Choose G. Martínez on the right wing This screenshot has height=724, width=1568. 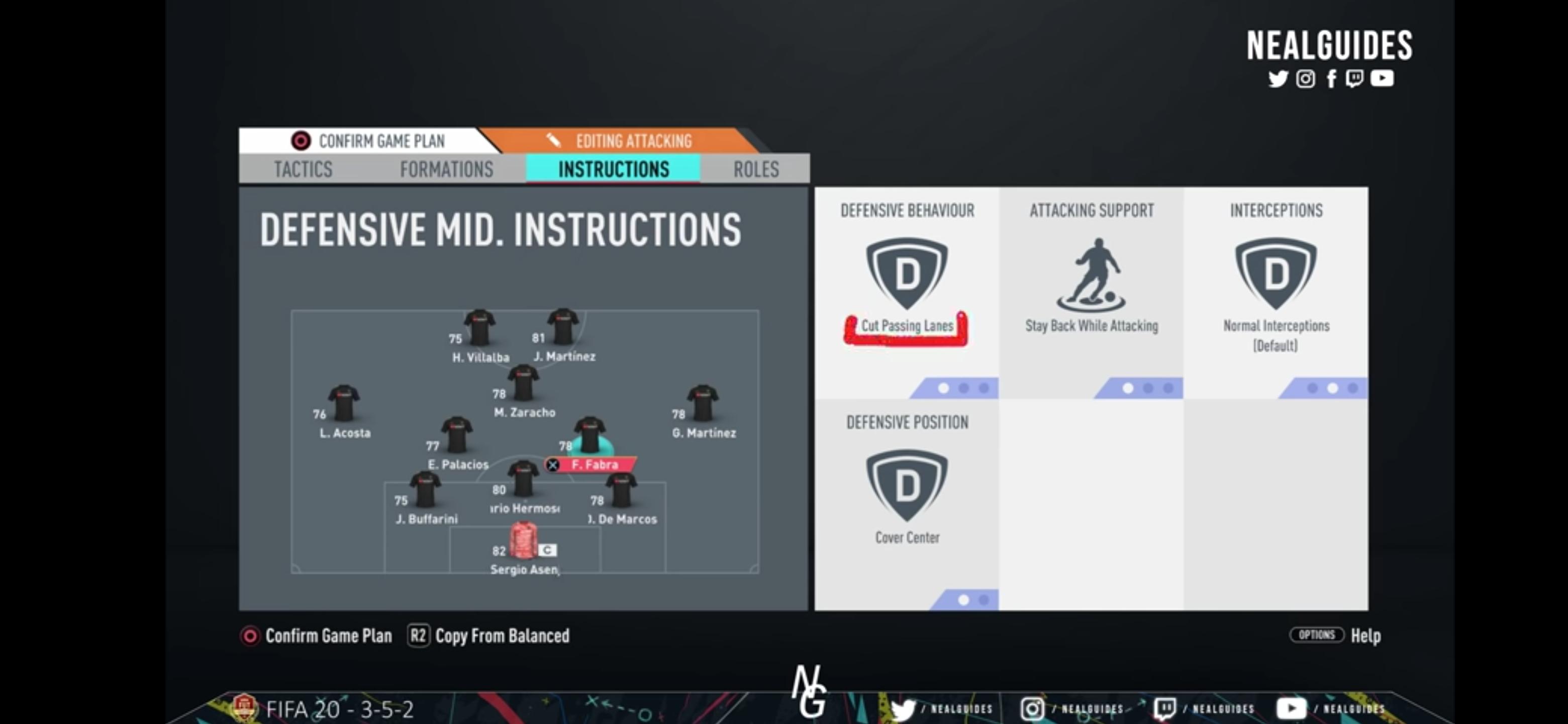703,404
